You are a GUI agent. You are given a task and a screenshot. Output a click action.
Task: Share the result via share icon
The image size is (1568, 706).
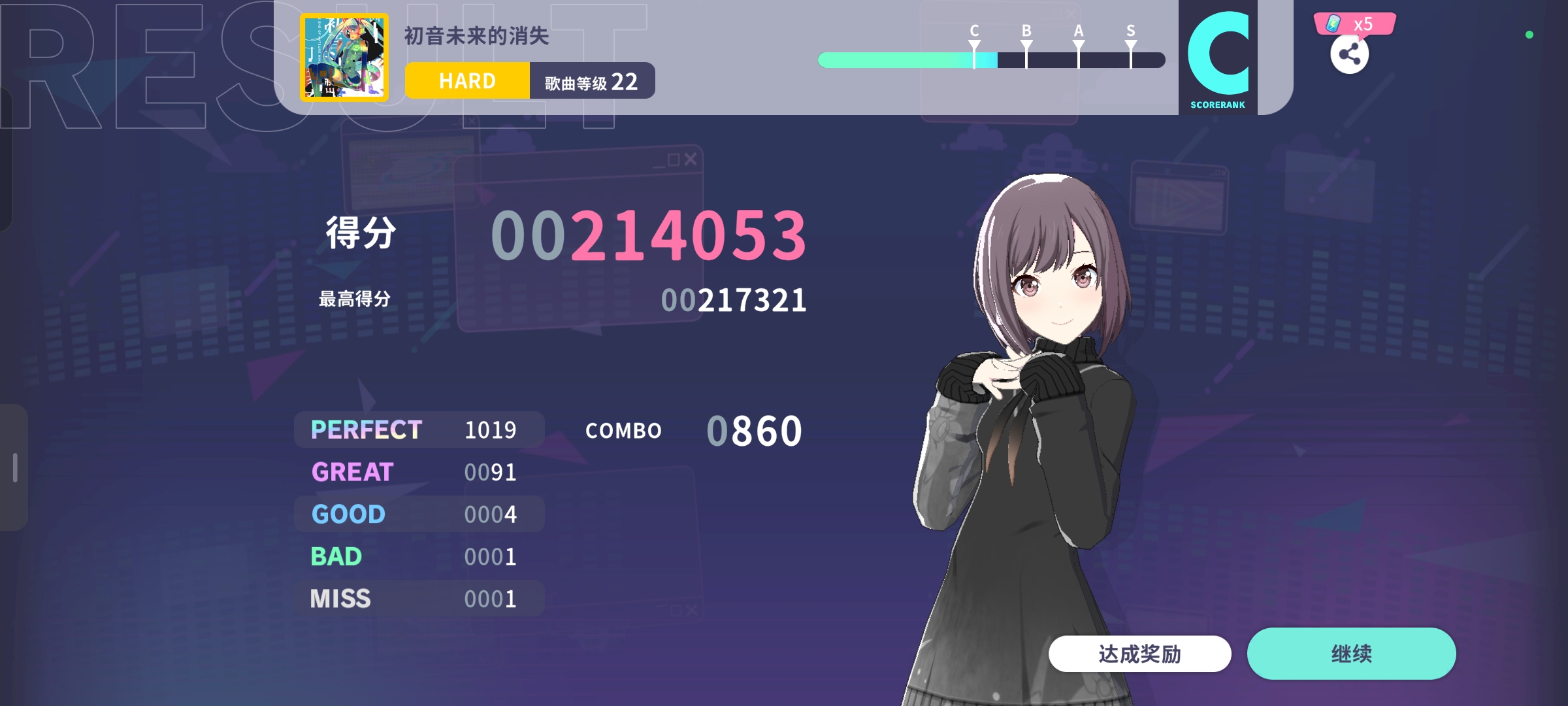(1349, 55)
